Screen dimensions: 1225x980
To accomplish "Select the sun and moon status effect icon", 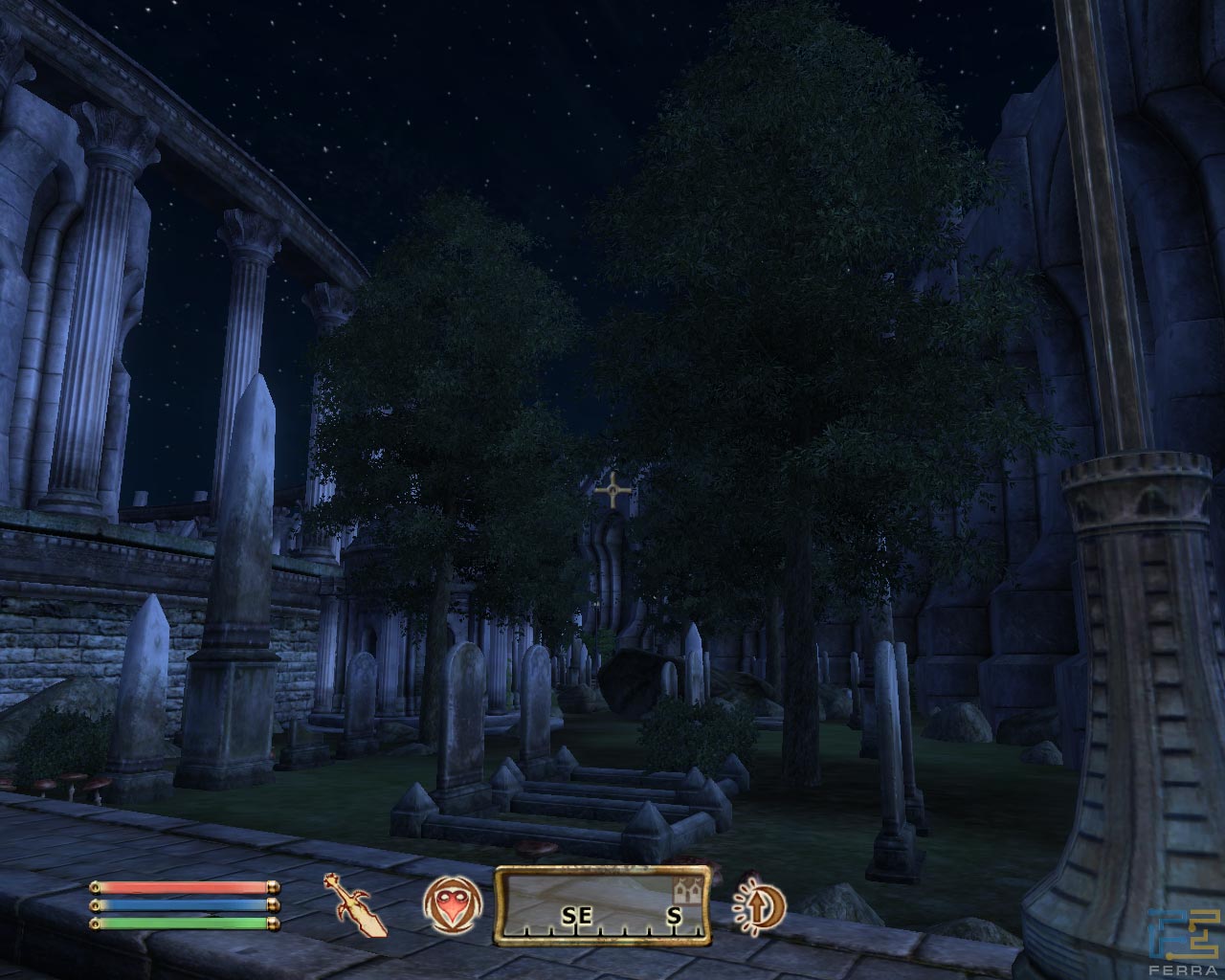I will [x=758, y=904].
